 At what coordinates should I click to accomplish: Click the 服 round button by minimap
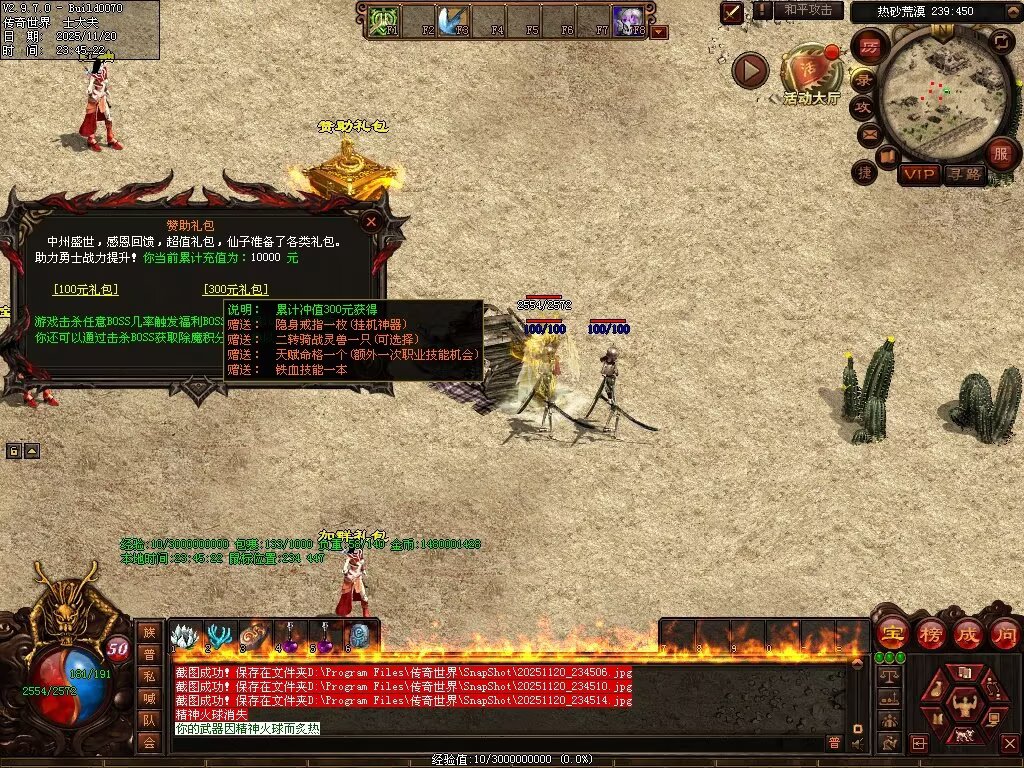(1001, 154)
